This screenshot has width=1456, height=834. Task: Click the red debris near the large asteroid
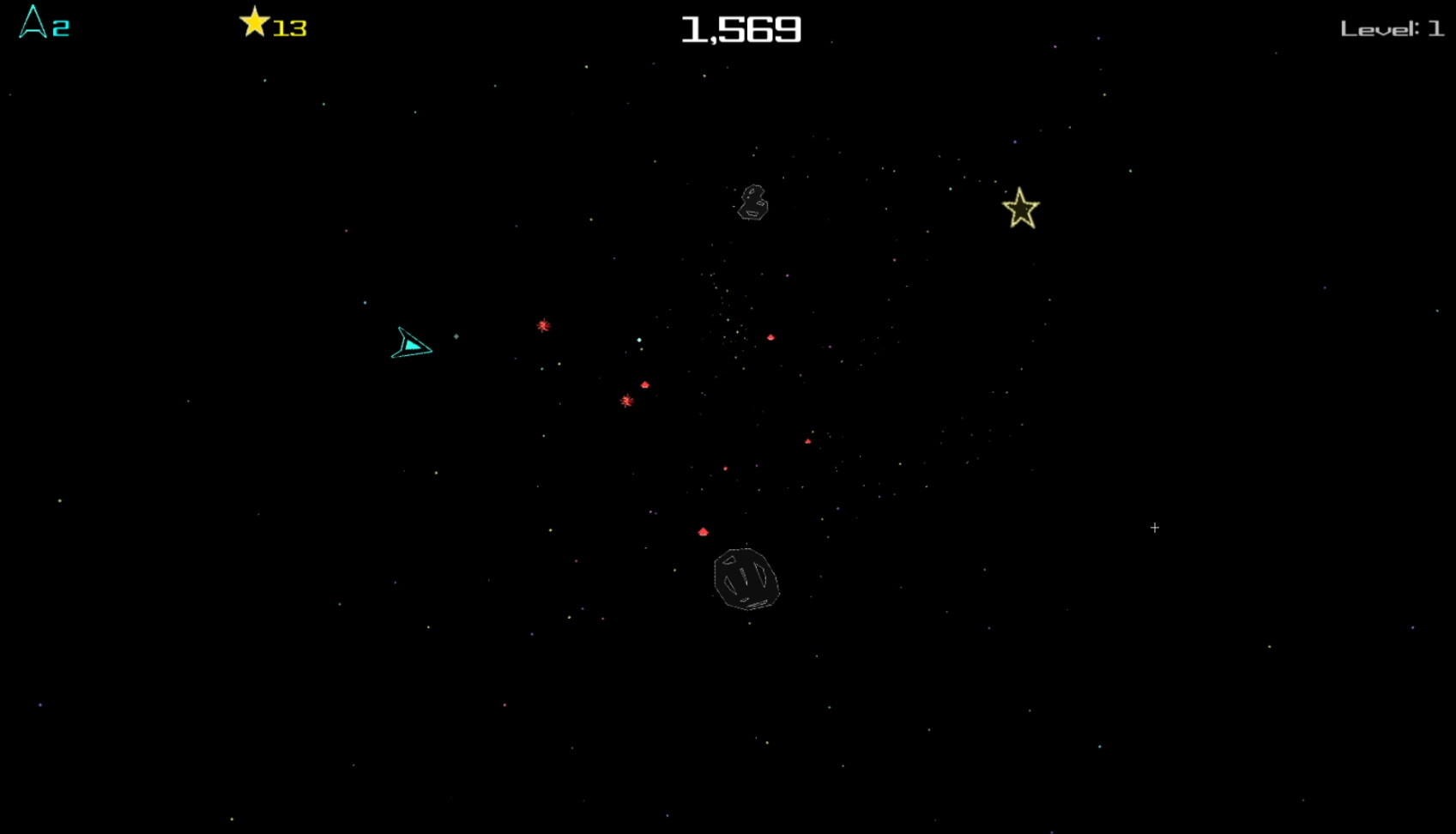tap(704, 531)
